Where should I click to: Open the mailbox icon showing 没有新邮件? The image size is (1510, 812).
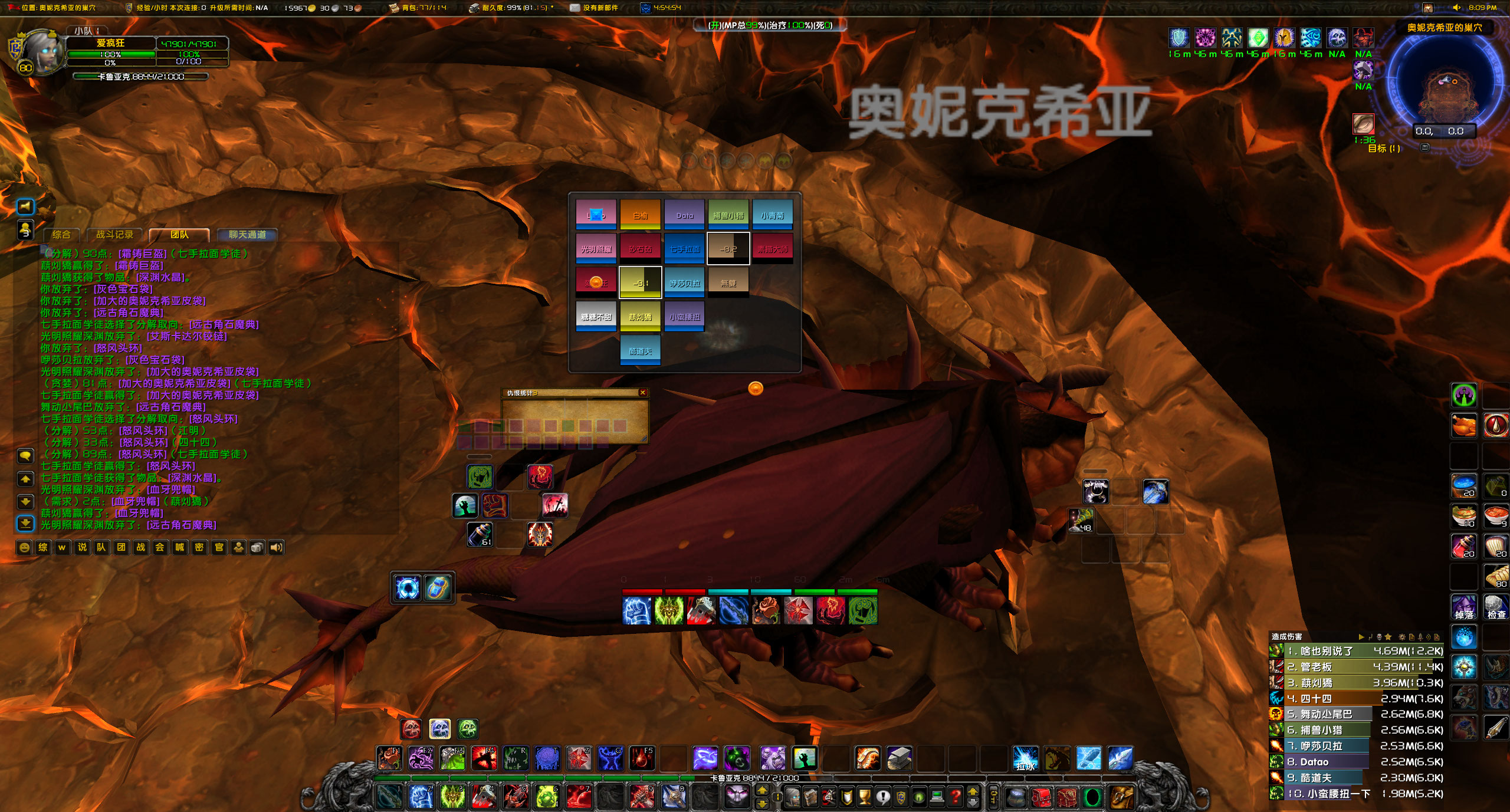[x=574, y=8]
